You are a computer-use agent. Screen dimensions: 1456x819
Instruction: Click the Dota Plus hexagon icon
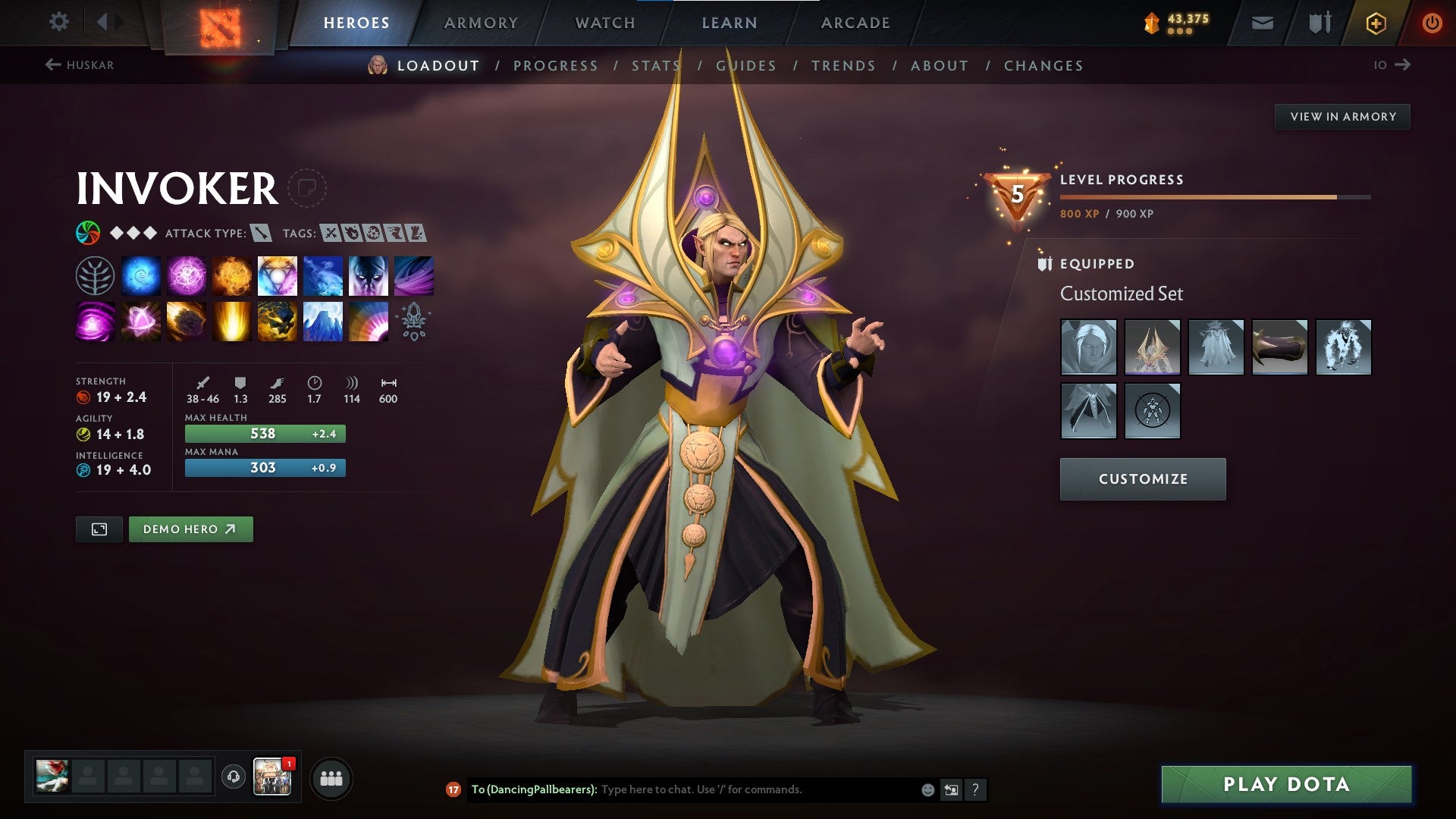click(1376, 23)
